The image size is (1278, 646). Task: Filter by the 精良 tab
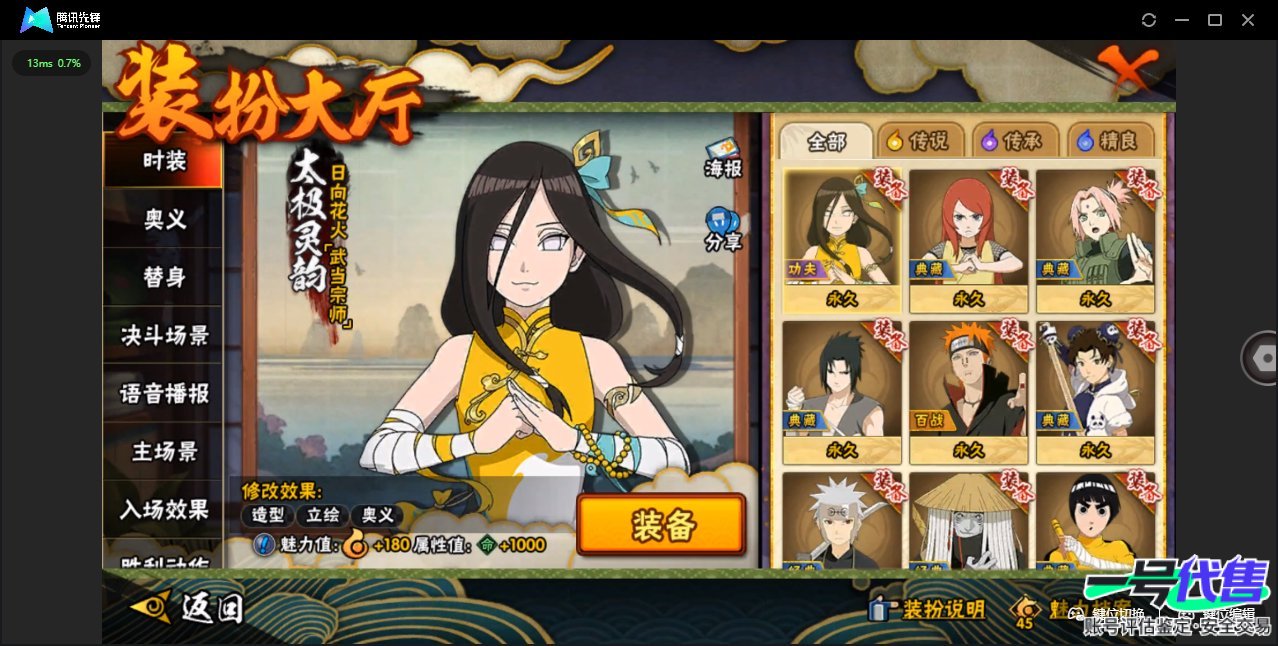[1108, 142]
